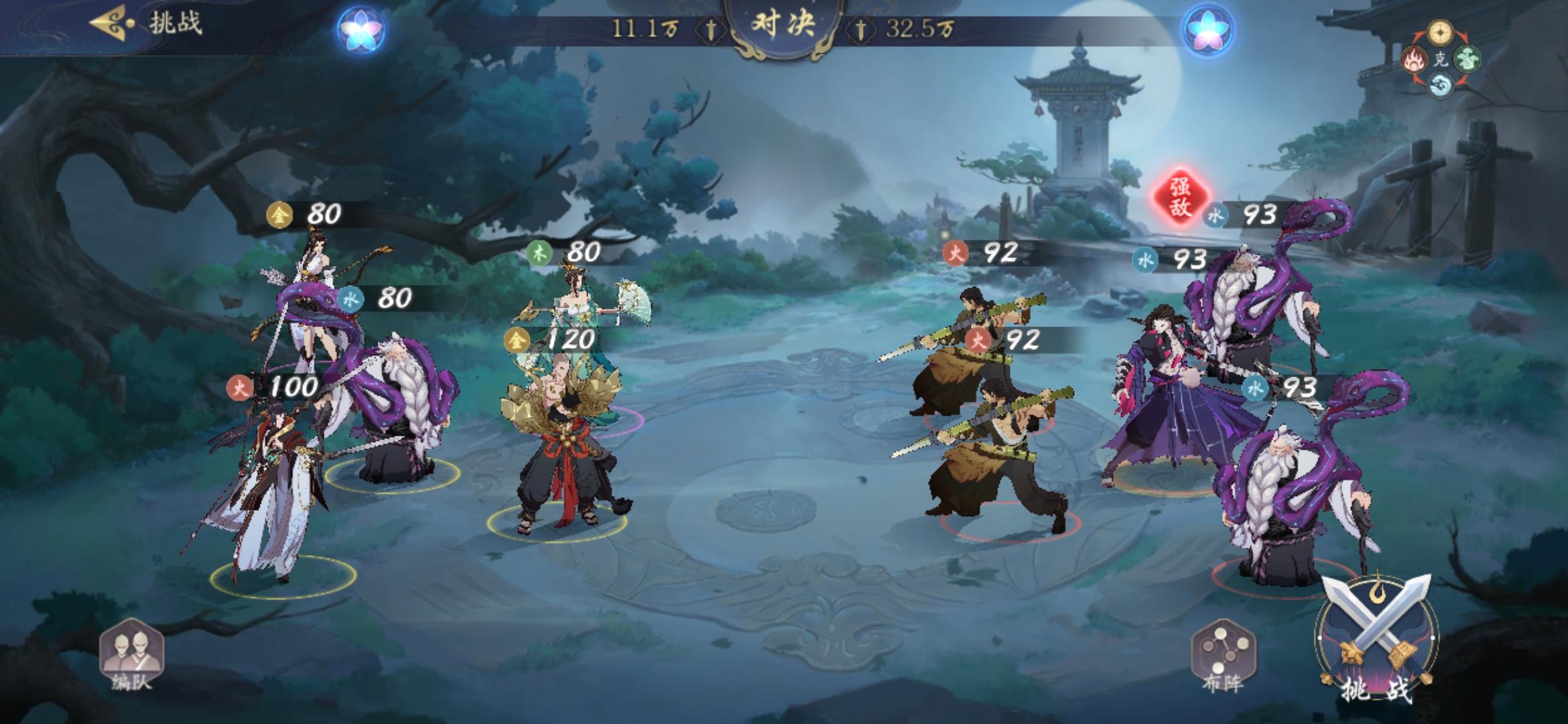Tap the 11.1万 ally power value
Image resolution: width=1568 pixels, height=724 pixels.
point(645,28)
